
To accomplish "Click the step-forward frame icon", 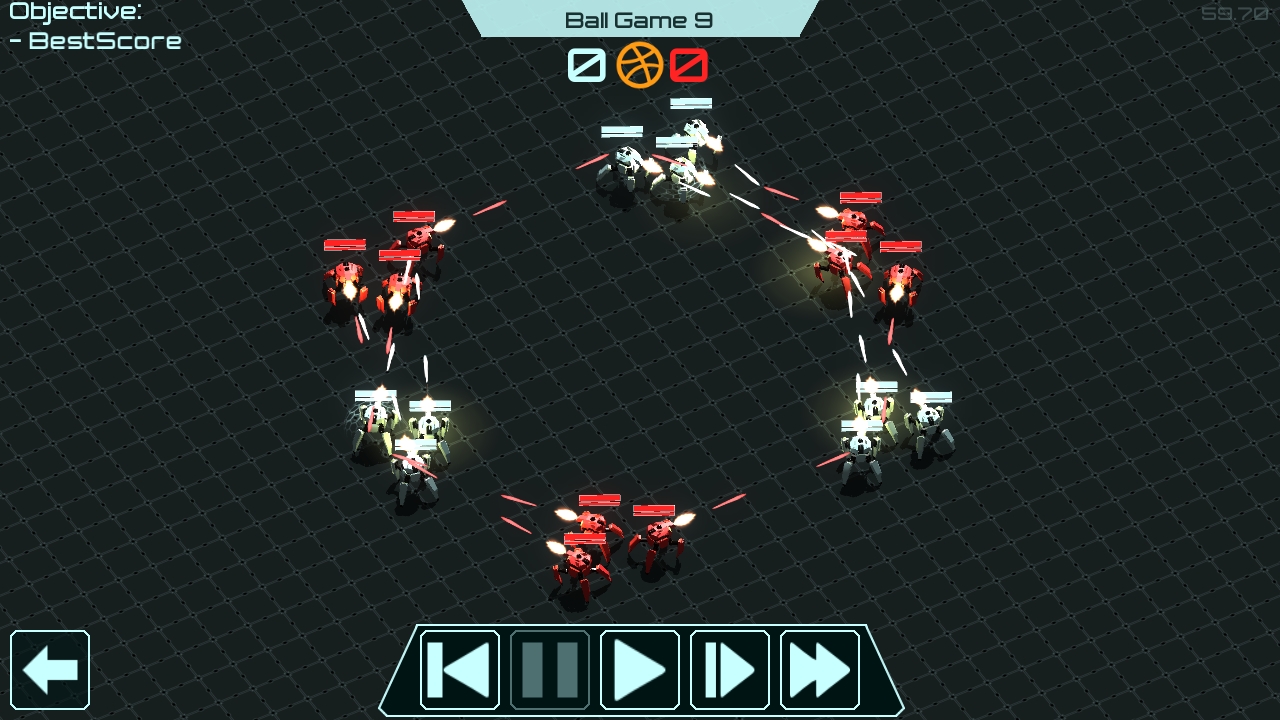I will point(729,669).
